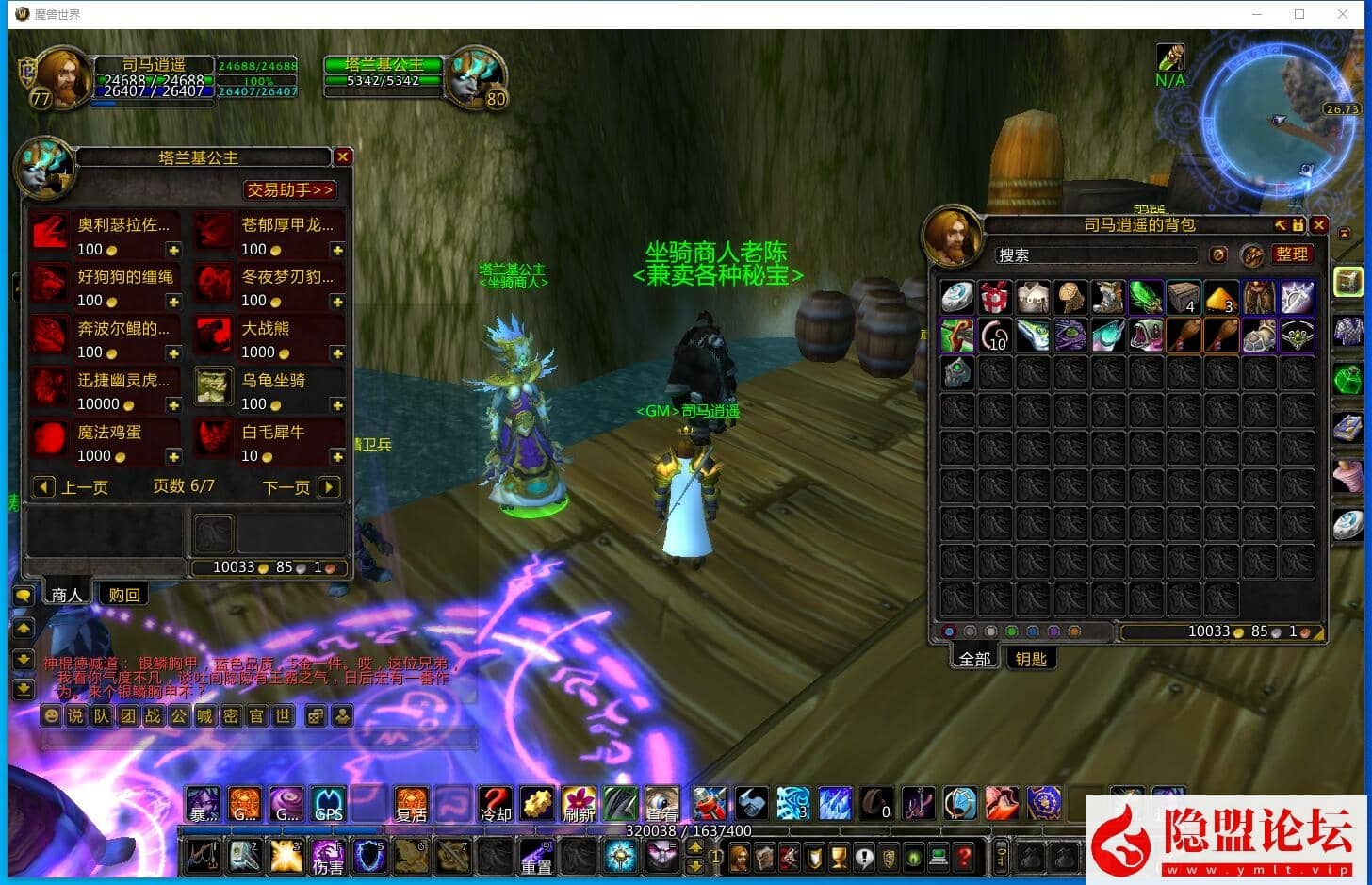Go back with the 上一页 arrow
Viewport: 1372px width, 885px height.
pos(43,487)
